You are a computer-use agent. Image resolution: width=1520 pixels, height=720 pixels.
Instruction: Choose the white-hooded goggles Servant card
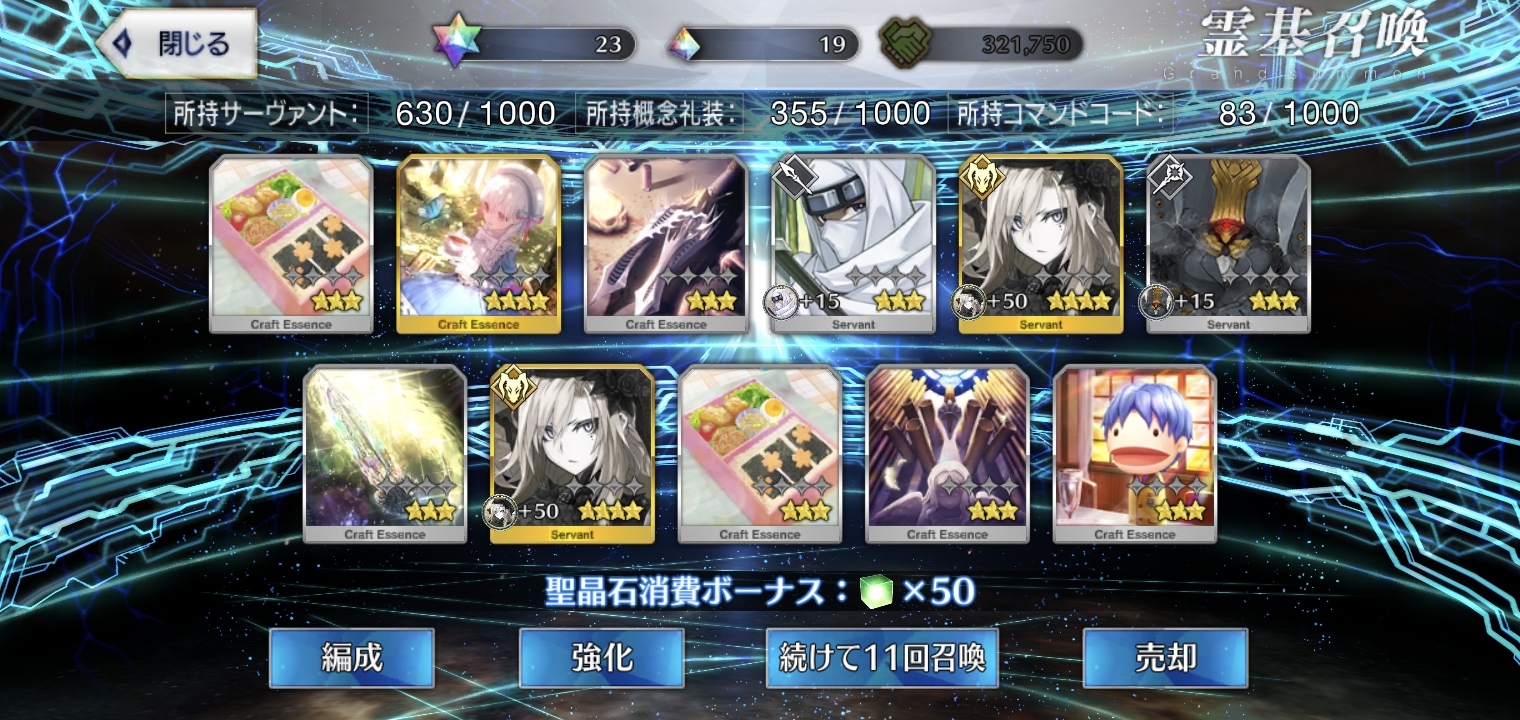[853, 243]
